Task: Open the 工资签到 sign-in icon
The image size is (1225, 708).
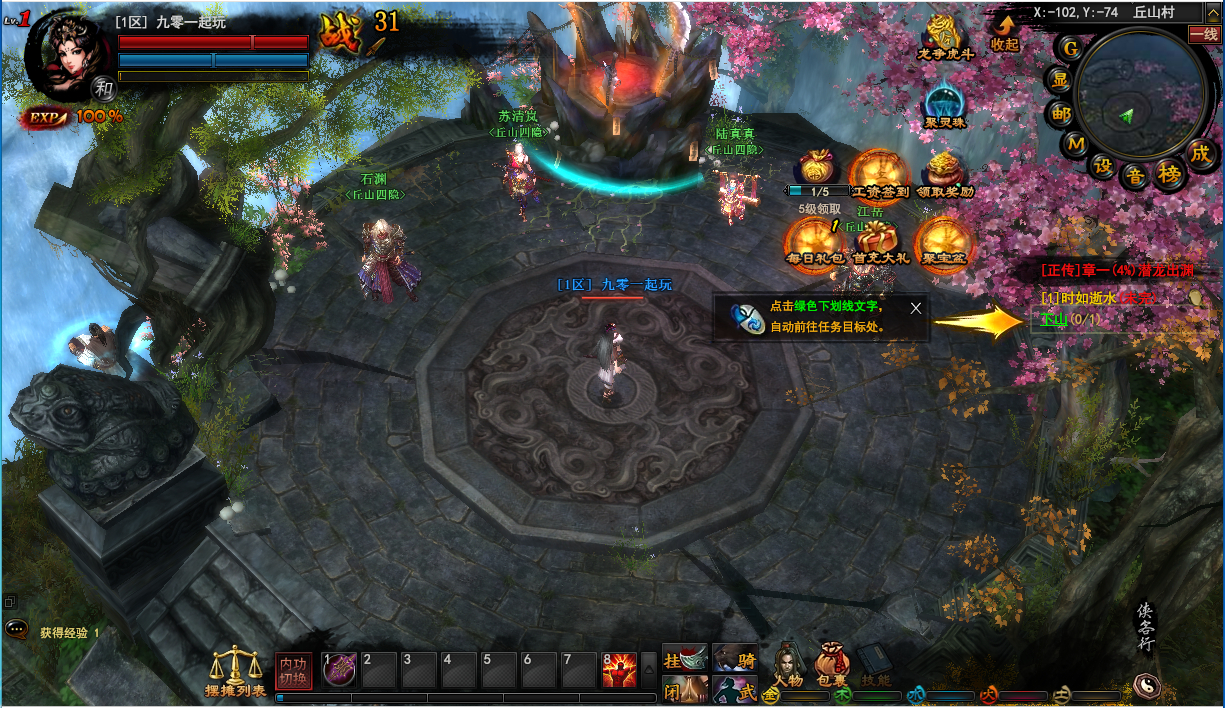Action: [x=878, y=171]
